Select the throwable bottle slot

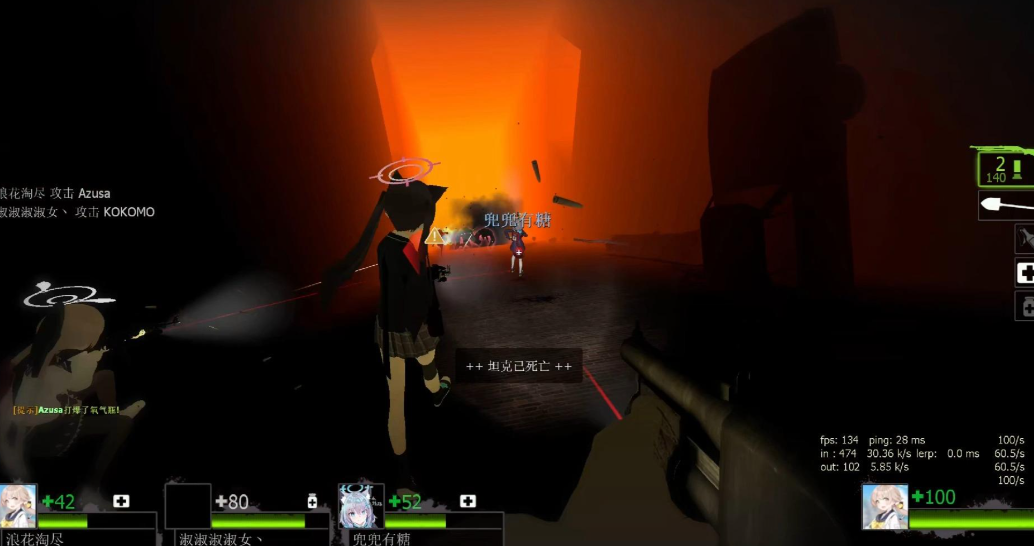(x=1025, y=239)
